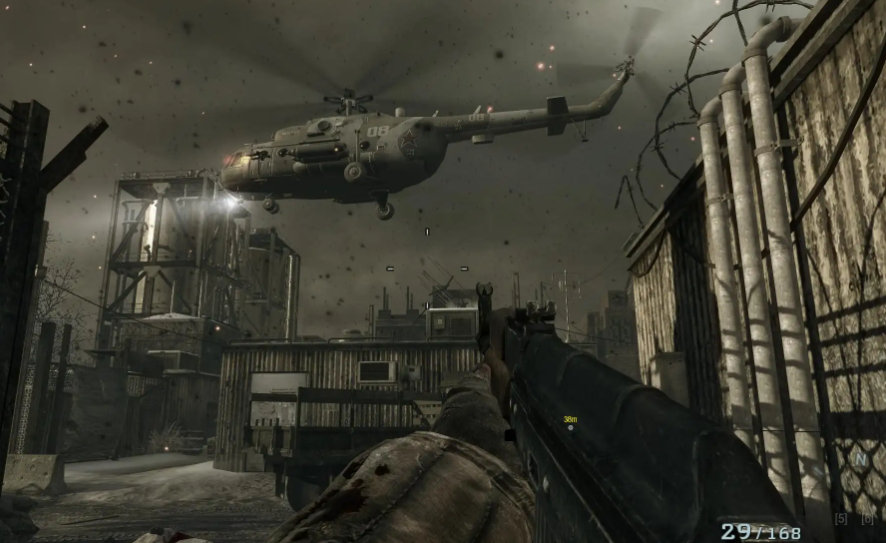The image size is (886, 543).
Task: Select the compass north indicator
Action: [859, 459]
